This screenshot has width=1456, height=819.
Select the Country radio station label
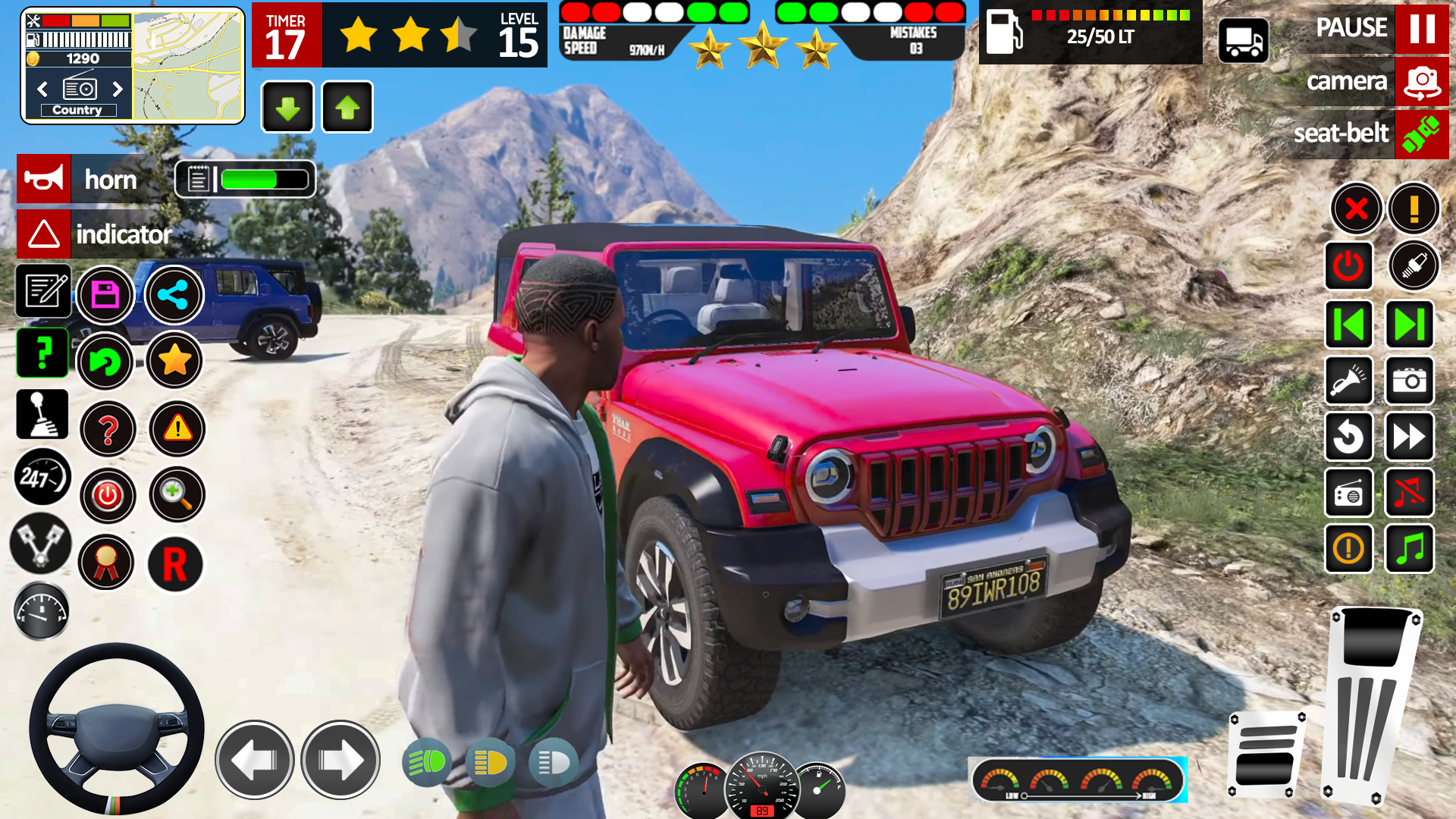[79, 110]
